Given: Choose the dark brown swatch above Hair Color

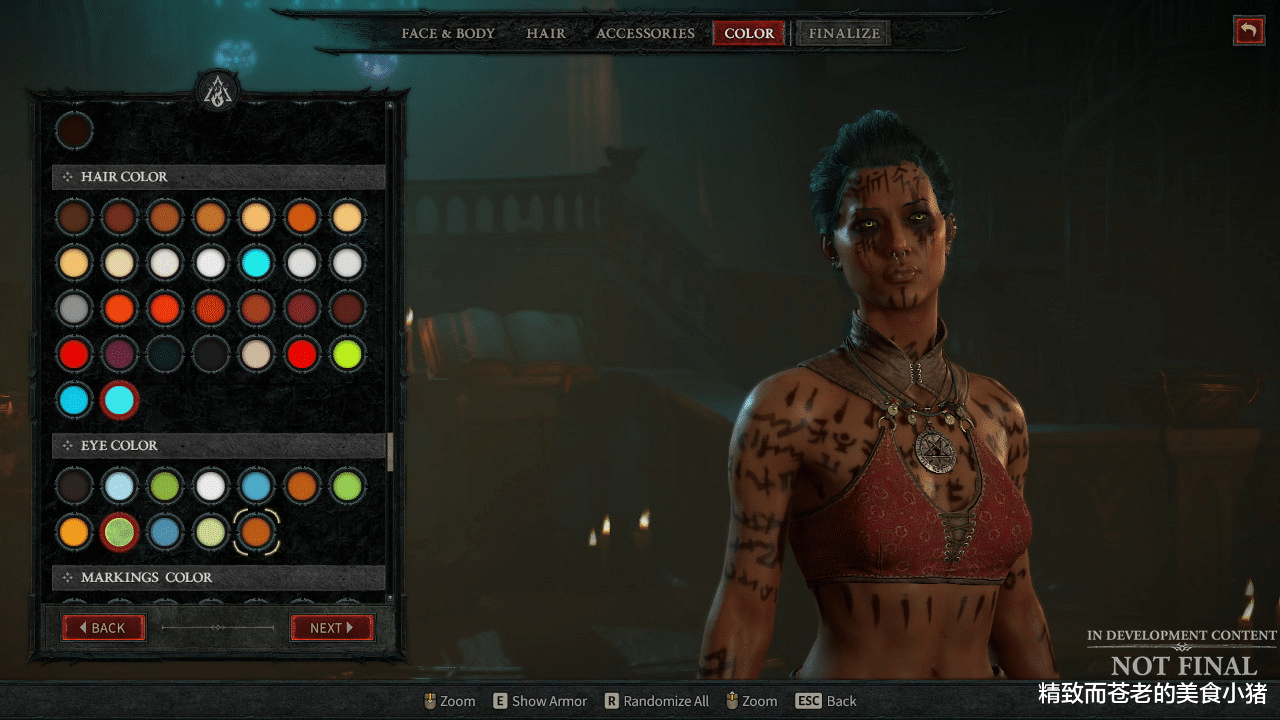Looking at the screenshot, I should (74, 131).
